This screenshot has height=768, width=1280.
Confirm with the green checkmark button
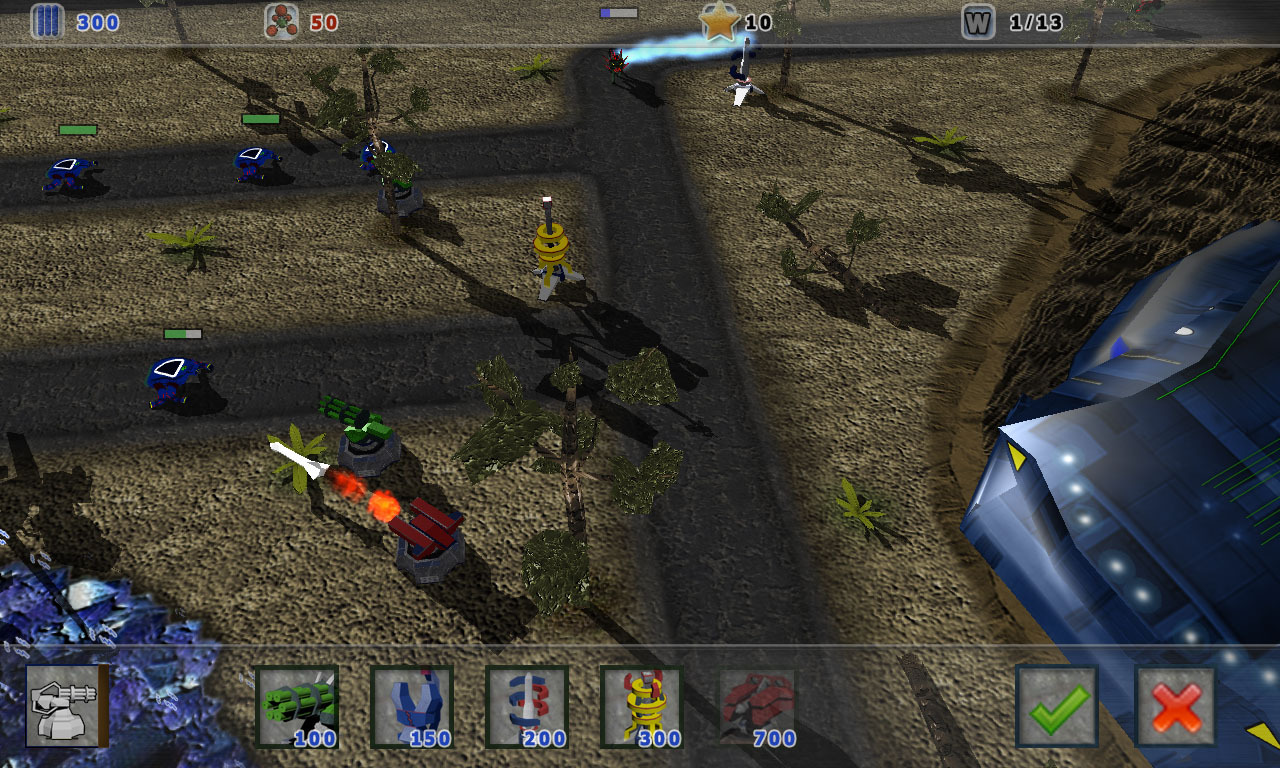[1057, 706]
